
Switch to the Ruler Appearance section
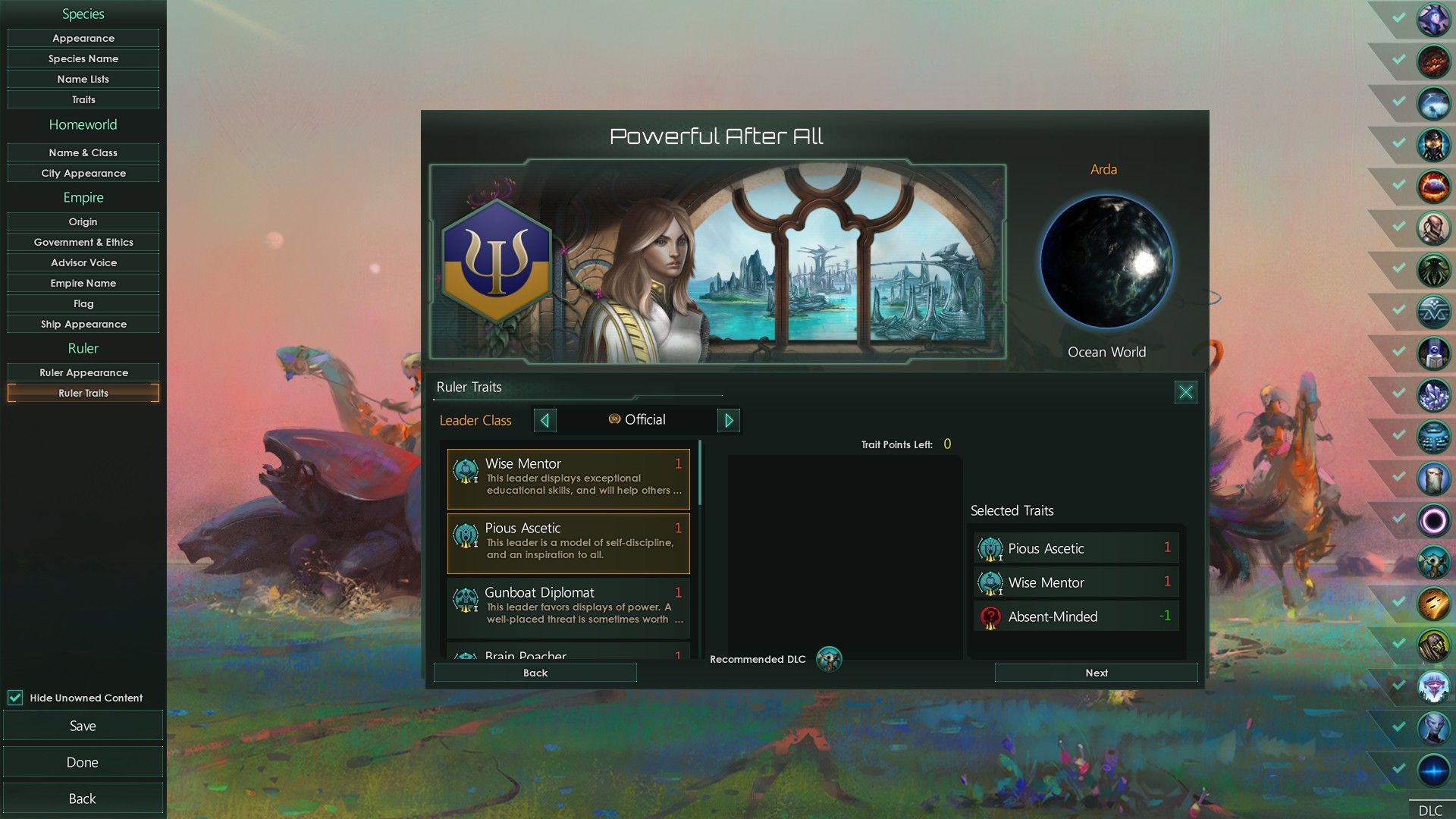click(x=83, y=372)
